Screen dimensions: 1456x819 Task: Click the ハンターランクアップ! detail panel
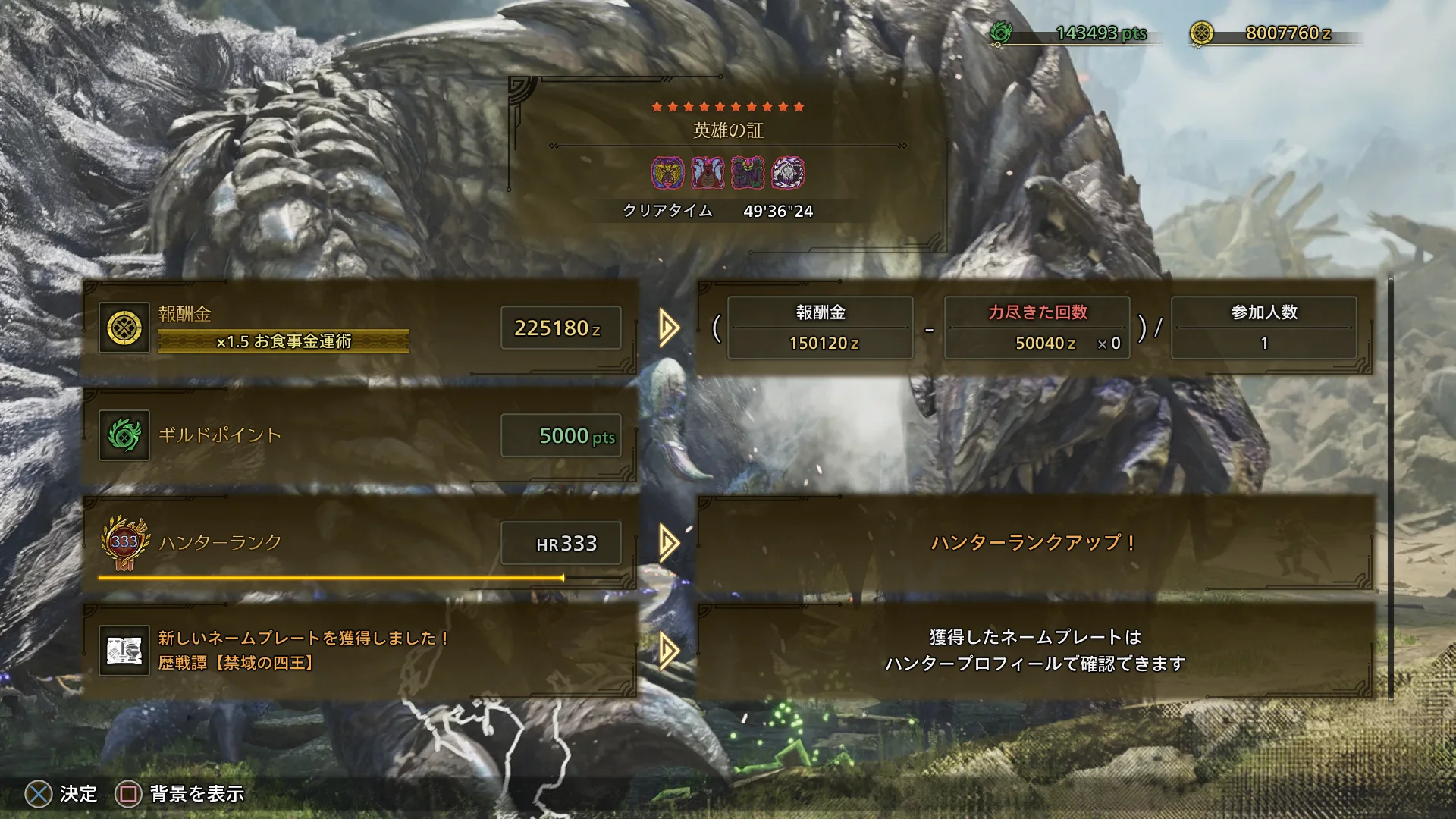click(1034, 543)
